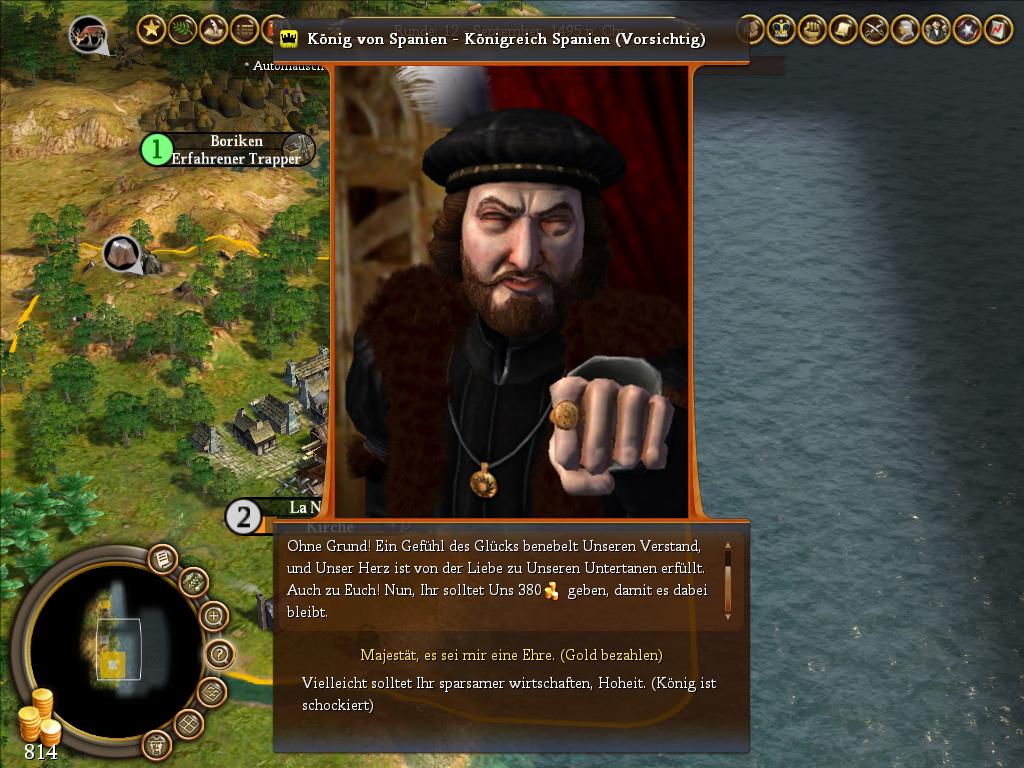Select the Boriken Erfahrener Trapper label

pos(236,150)
